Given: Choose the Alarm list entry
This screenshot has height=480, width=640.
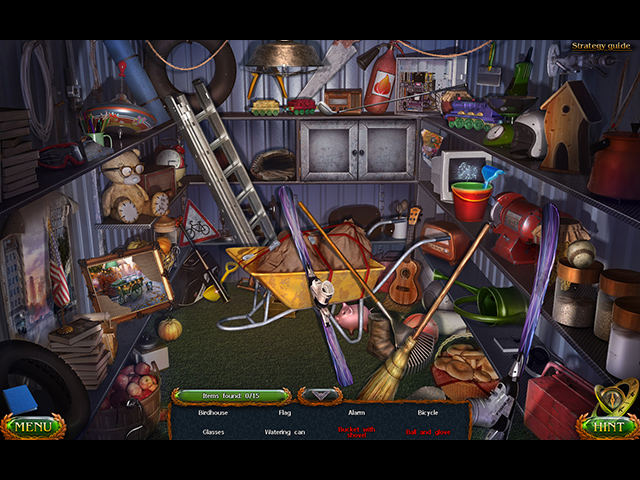Looking at the screenshot, I should (355, 412).
